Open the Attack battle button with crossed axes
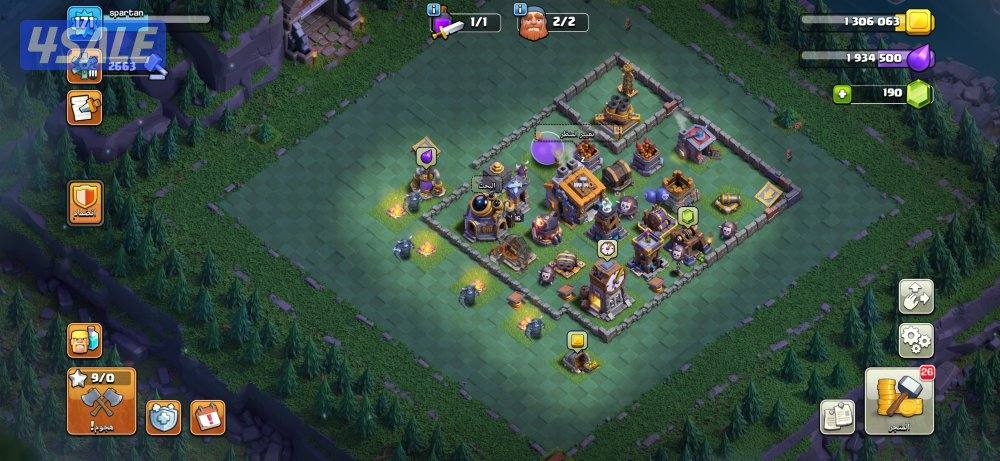Viewport: 1000px width, 461px height. 101,401
